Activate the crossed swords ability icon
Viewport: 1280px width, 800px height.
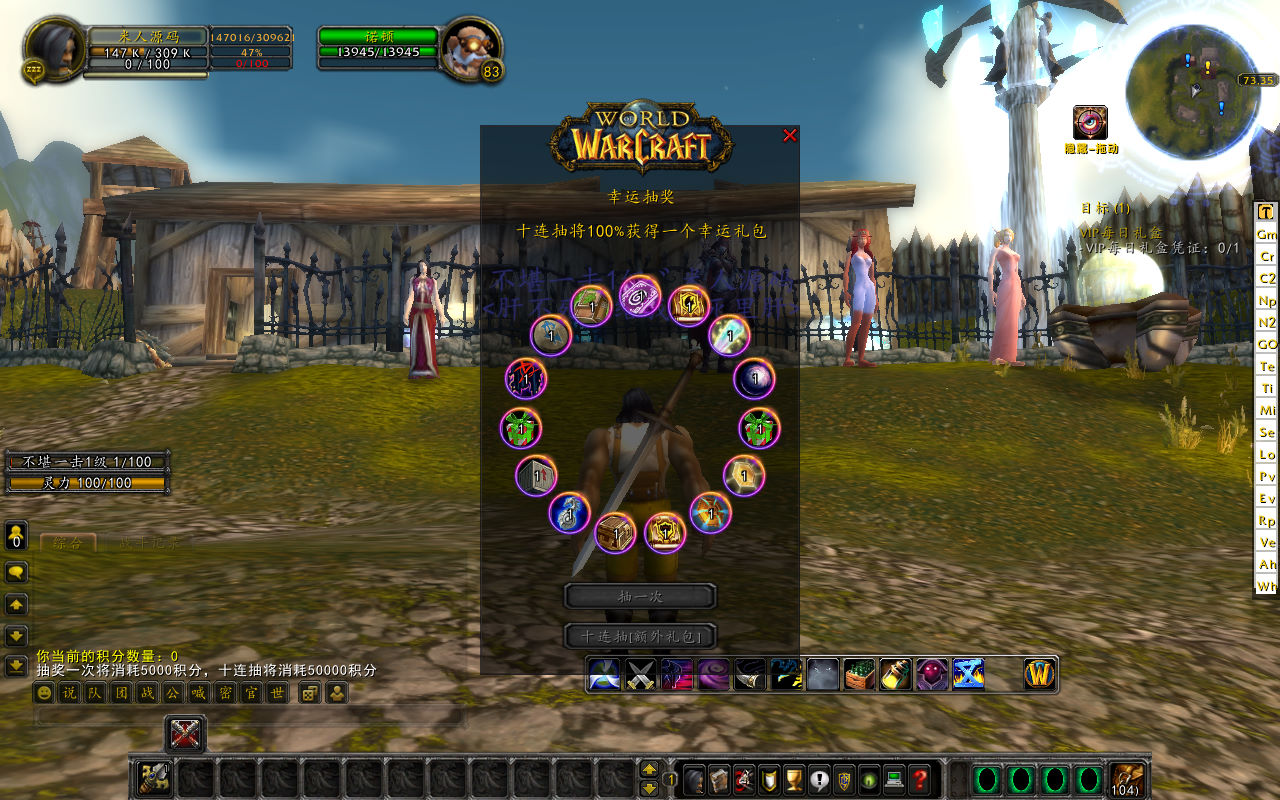640,675
